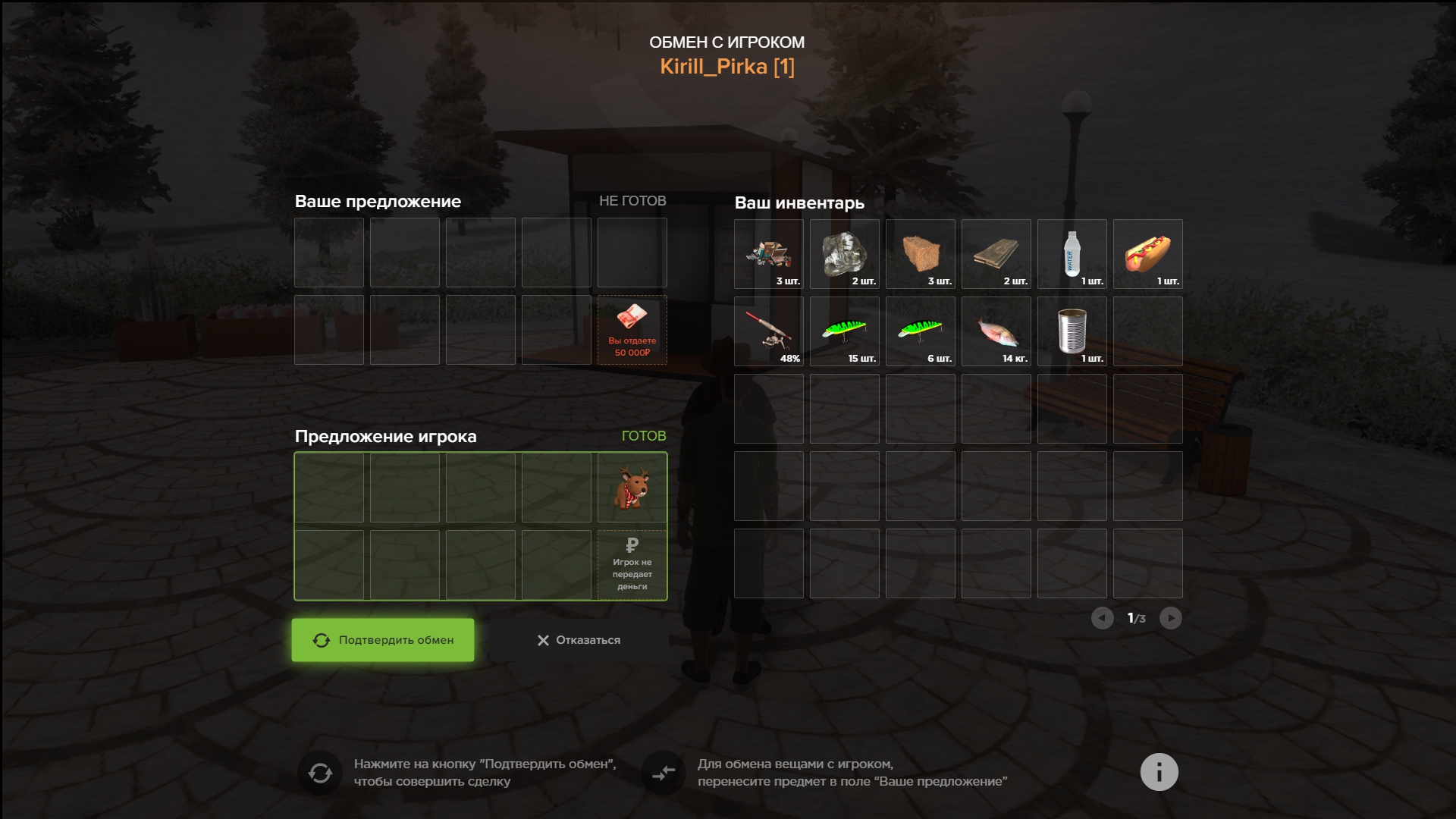Go to previous inventory page
This screenshot has height=819, width=1456.
coord(1102,618)
